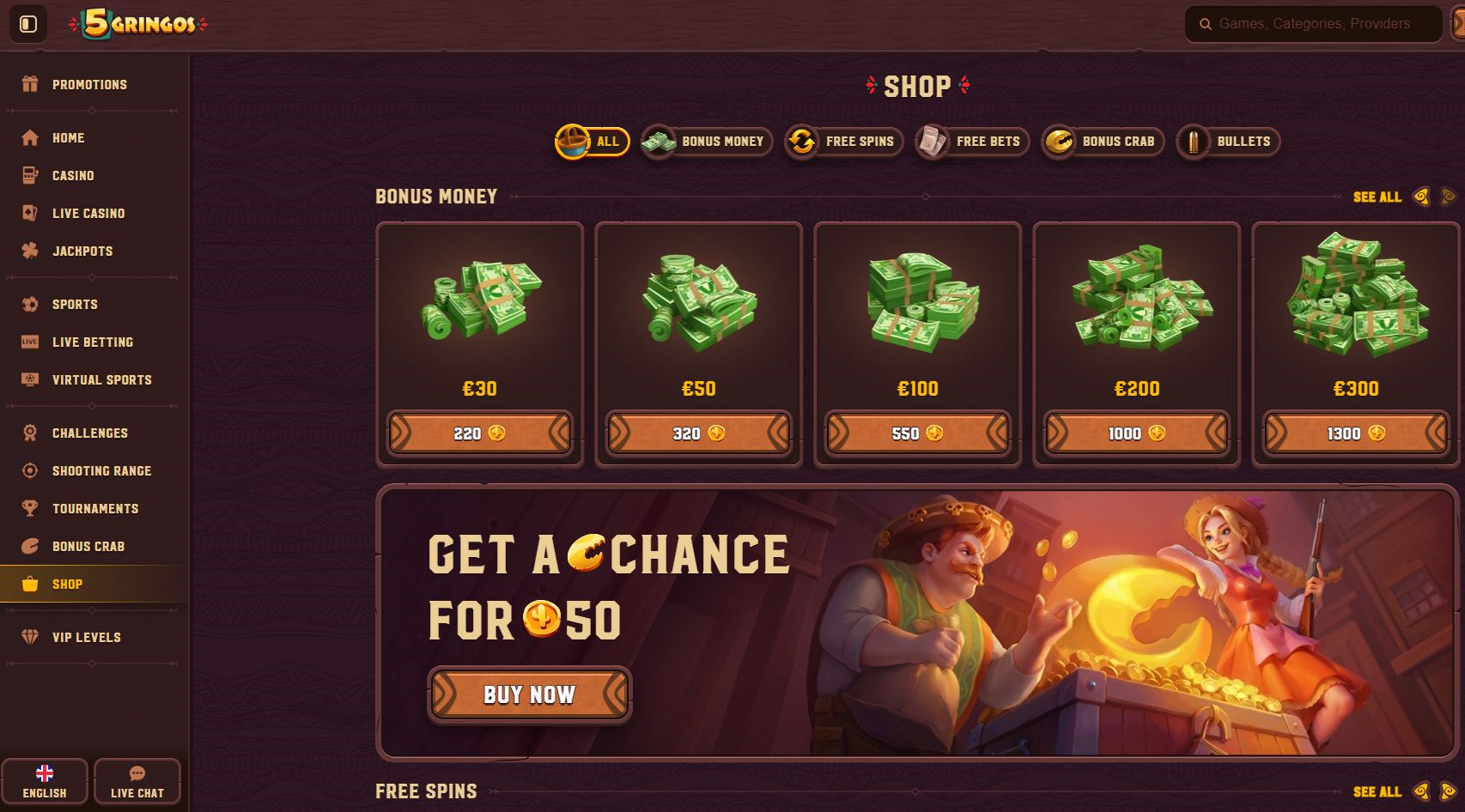Choose the Free Bets category
This screenshot has height=812, width=1465.
pyautogui.click(x=971, y=142)
